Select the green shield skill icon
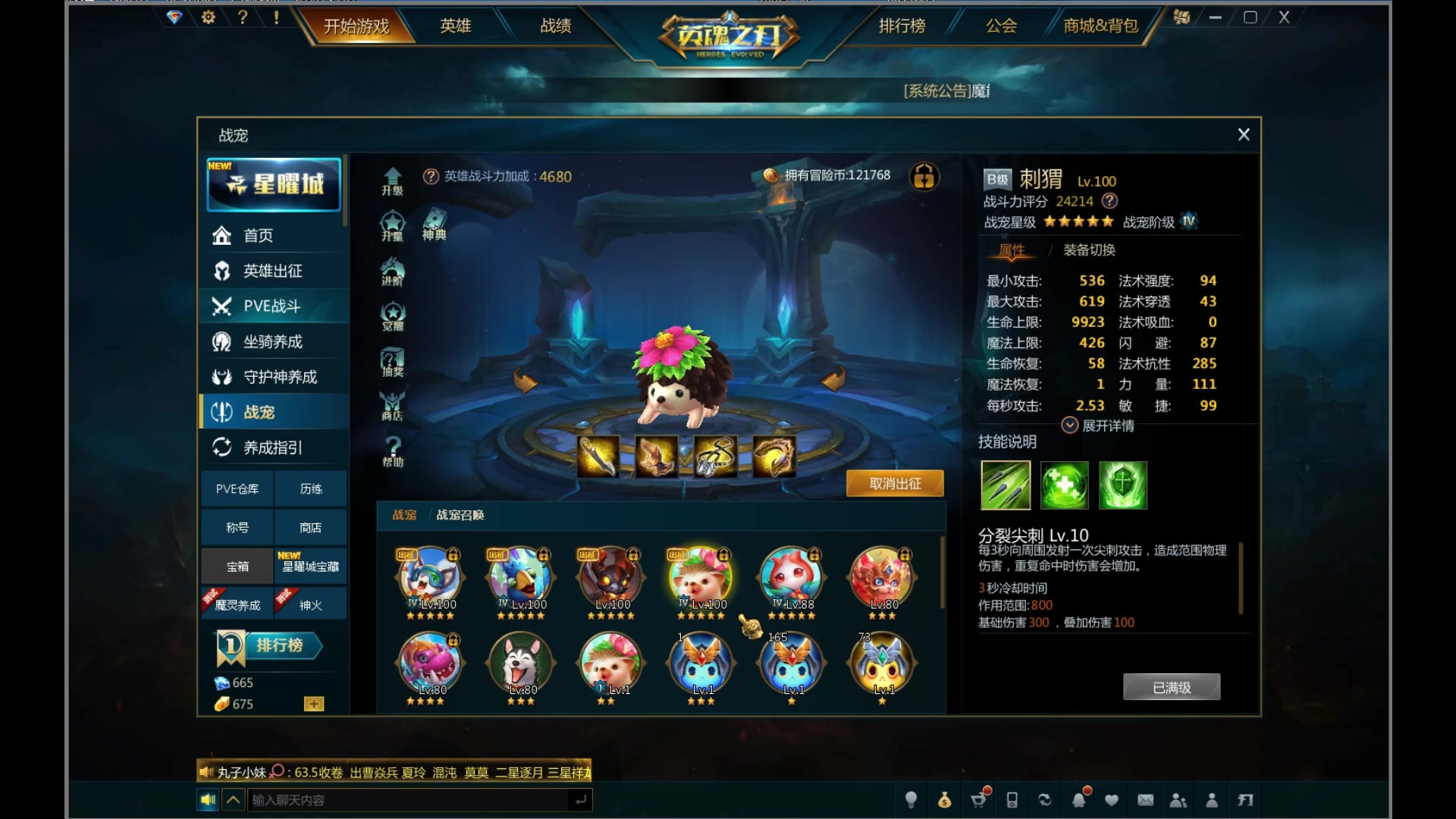This screenshot has height=819, width=1456. point(1123,485)
